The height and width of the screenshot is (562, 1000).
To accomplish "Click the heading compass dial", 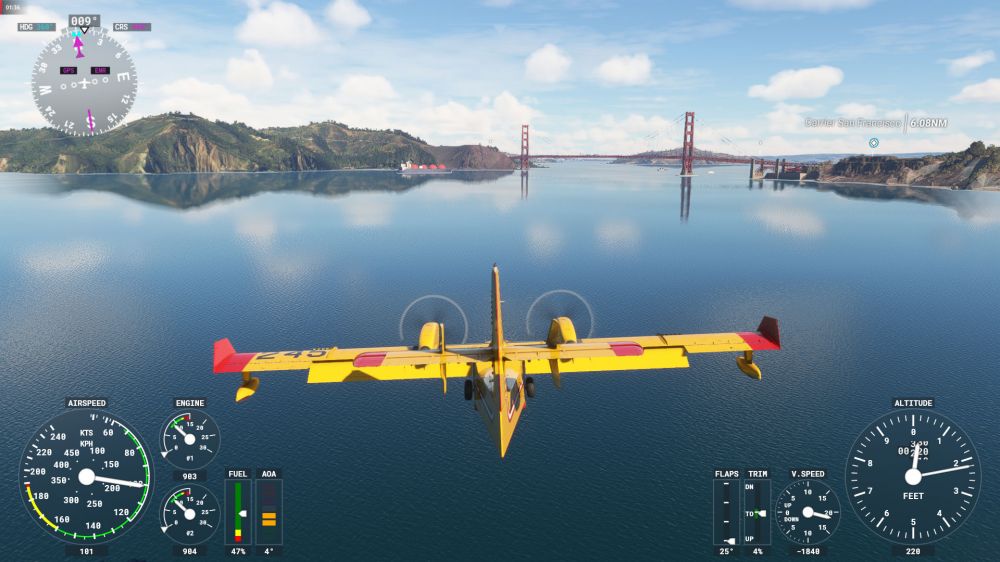I will (x=84, y=81).
